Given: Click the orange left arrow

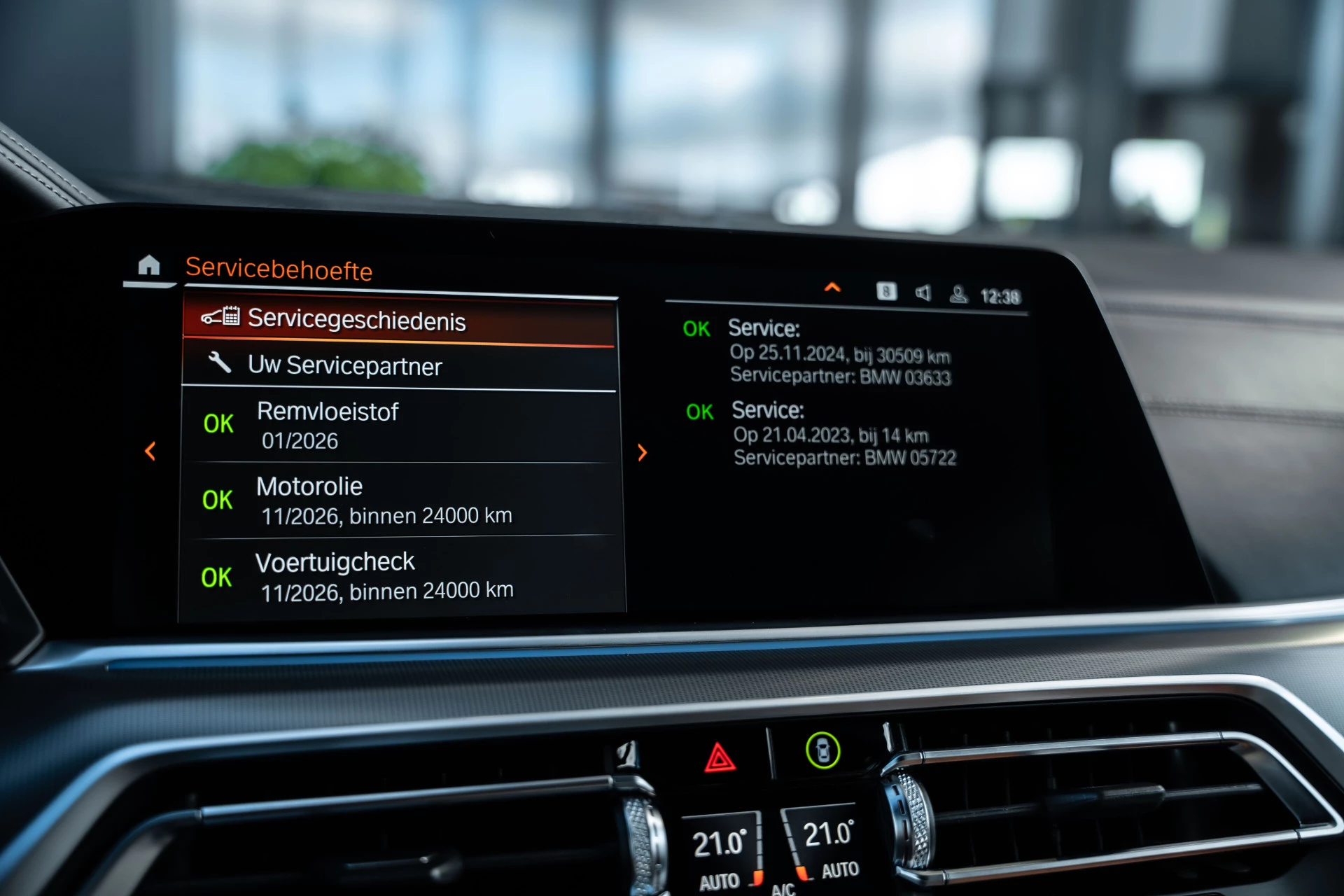Looking at the screenshot, I should 150,451.
